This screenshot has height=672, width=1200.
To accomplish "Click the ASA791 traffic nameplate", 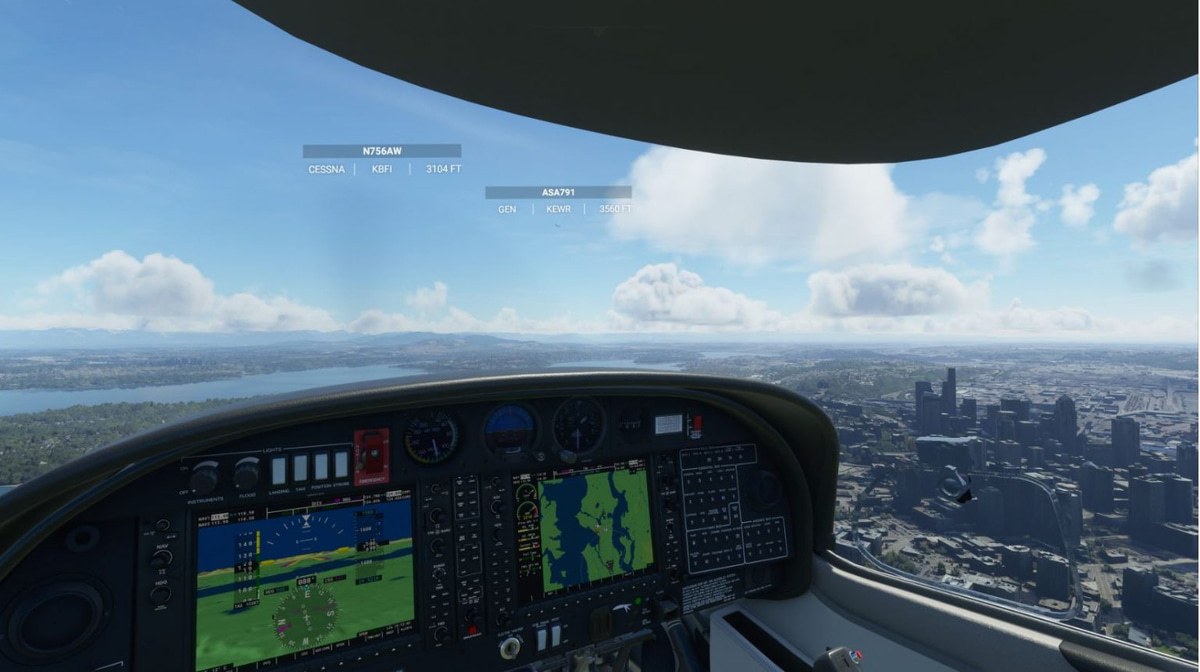I will [558, 192].
